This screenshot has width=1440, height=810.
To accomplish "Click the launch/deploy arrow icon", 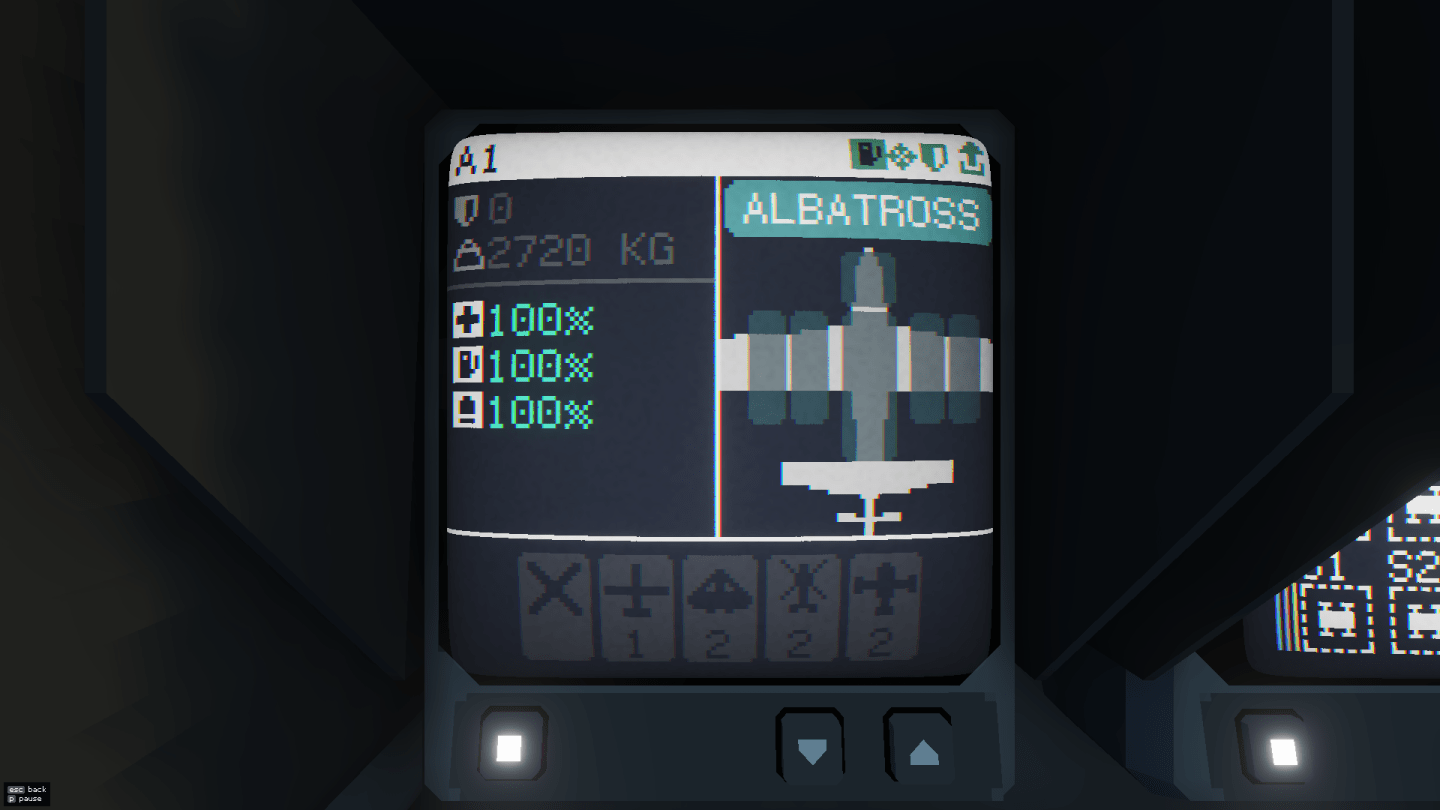I will pyautogui.click(x=972, y=157).
